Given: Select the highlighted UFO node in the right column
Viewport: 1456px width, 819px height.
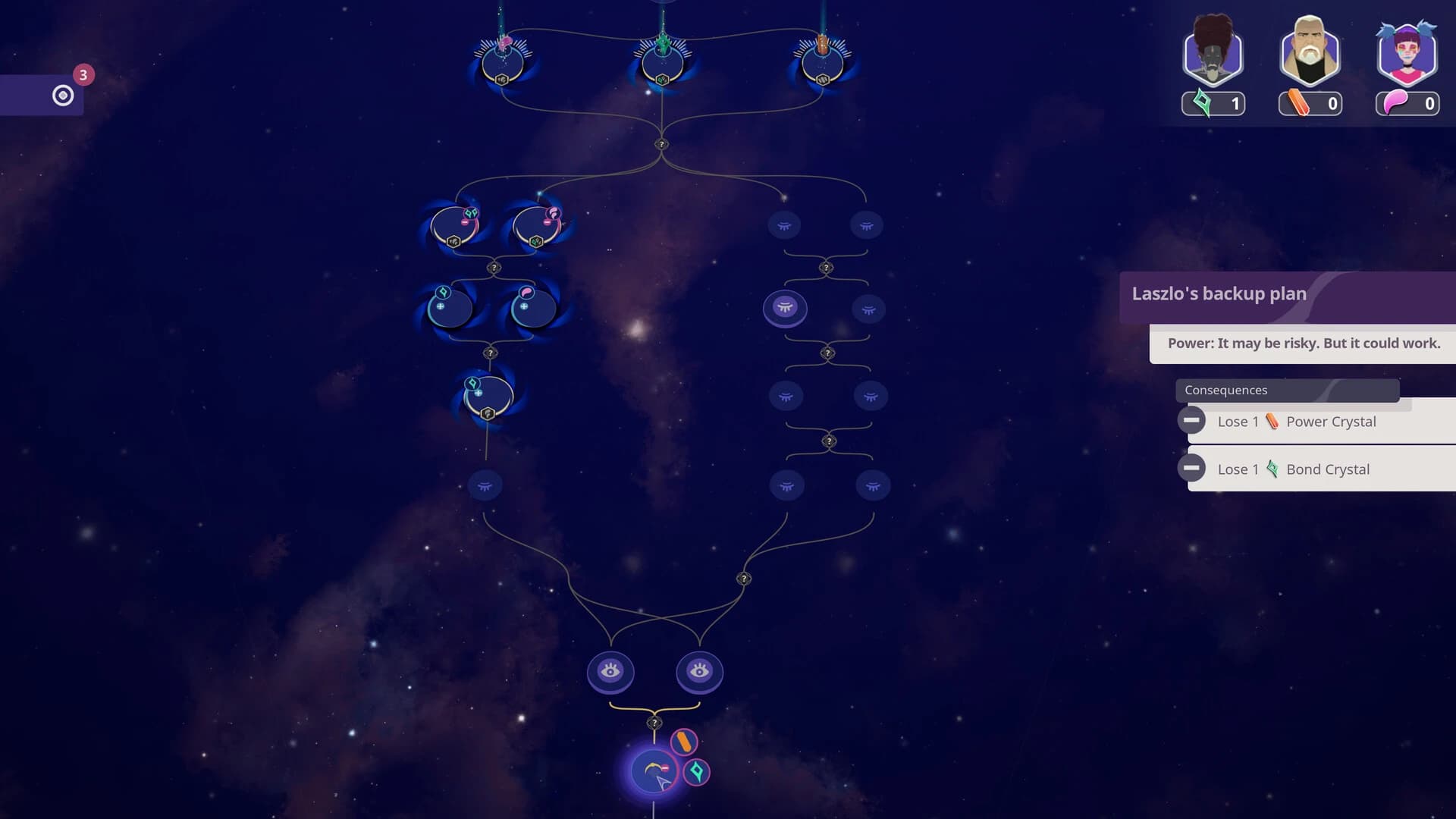Looking at the screenshot, I should 786,309.
